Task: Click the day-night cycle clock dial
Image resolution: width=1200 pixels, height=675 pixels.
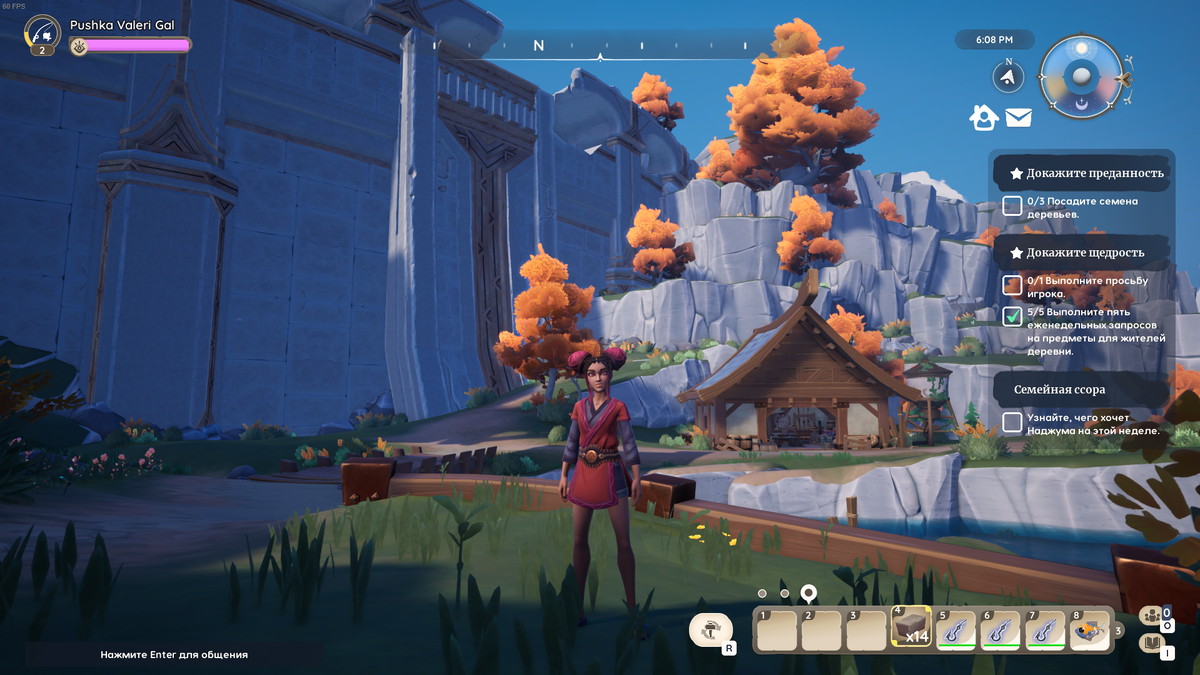Action: 1081,75
